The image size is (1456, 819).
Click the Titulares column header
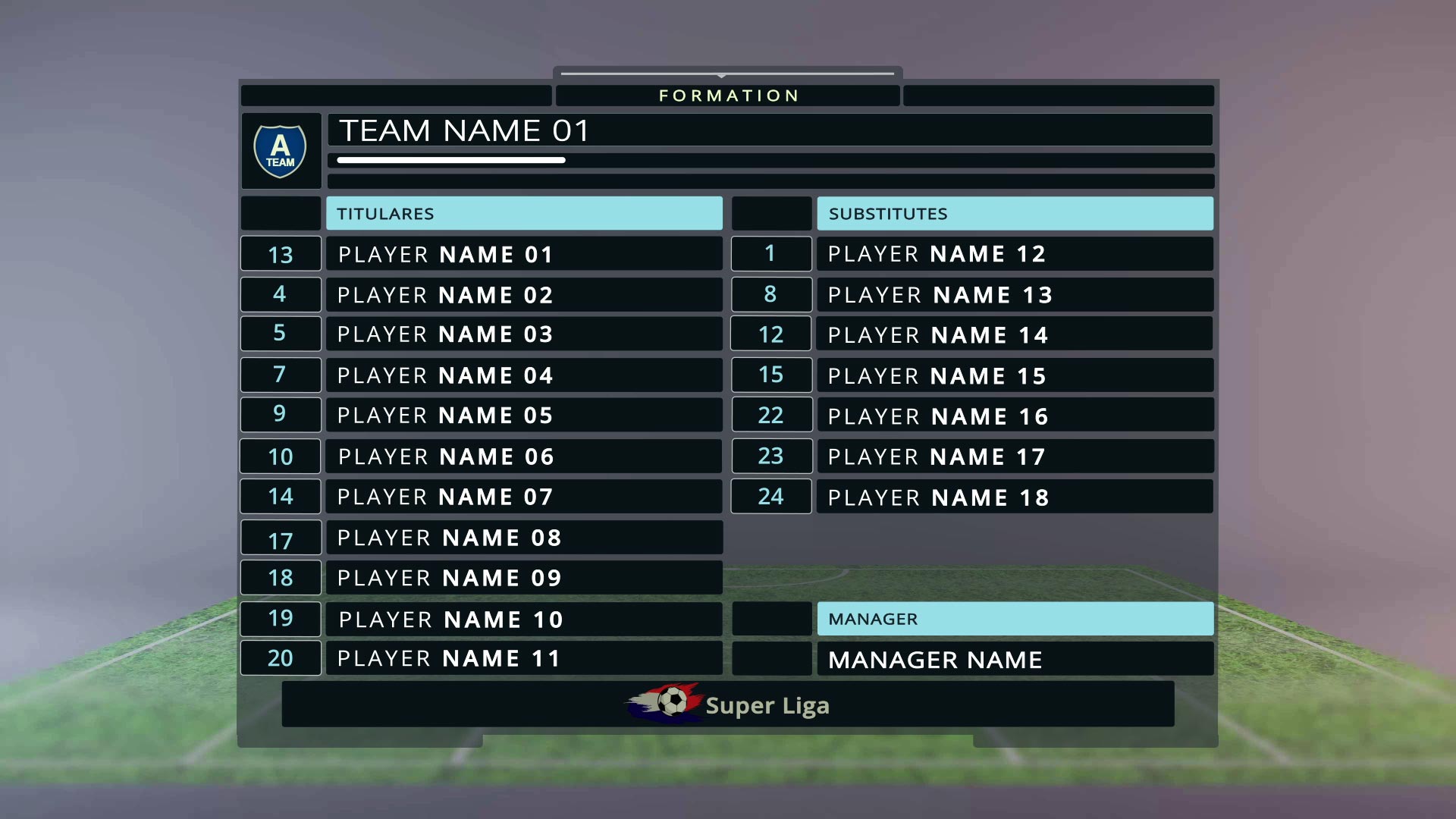tap(523, 214)
